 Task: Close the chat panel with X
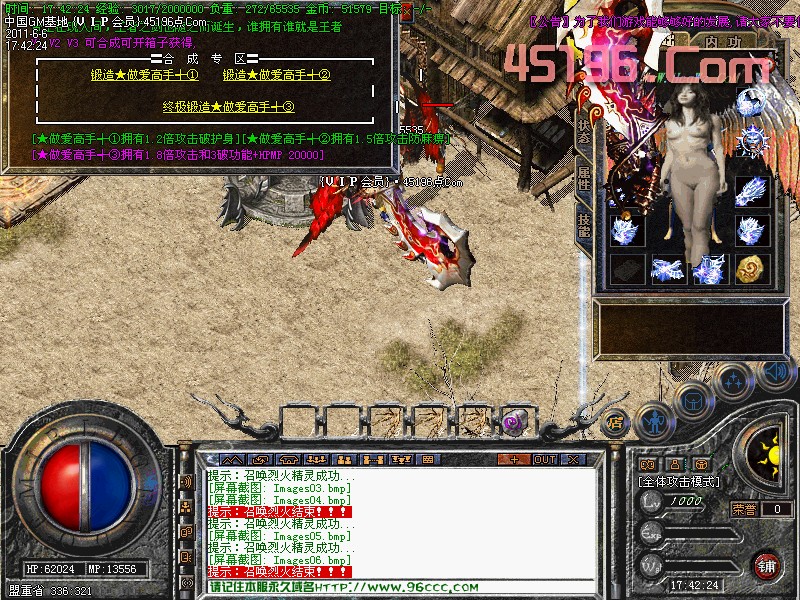pos(574,459)
